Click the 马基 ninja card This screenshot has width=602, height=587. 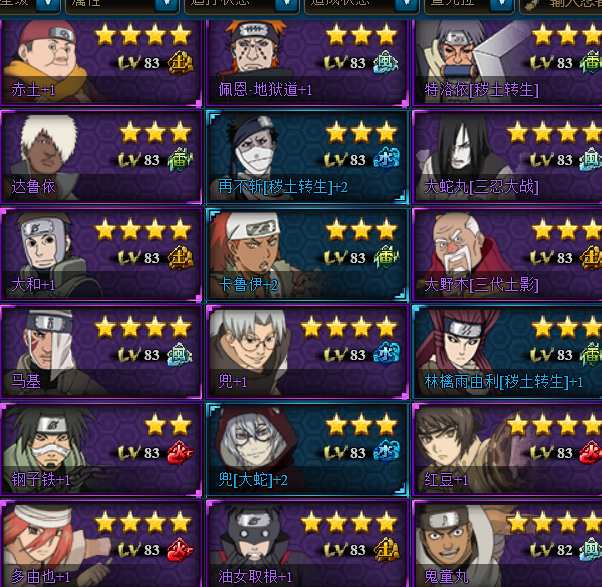[100, 351]
